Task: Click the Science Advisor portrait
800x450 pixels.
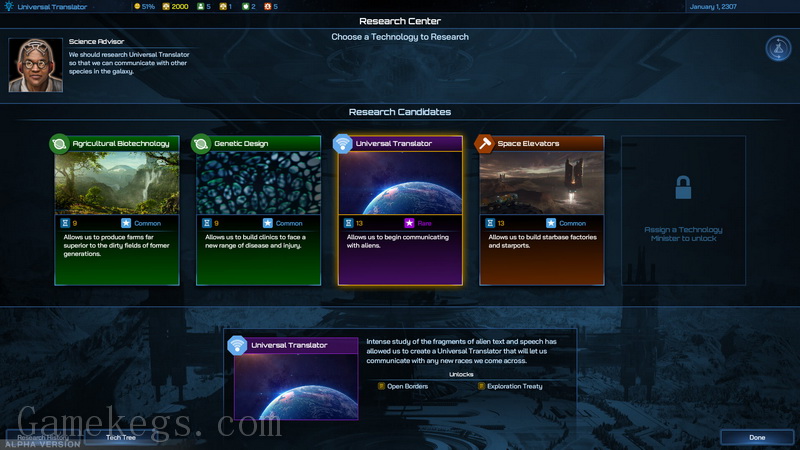Action: click(35, 64)
